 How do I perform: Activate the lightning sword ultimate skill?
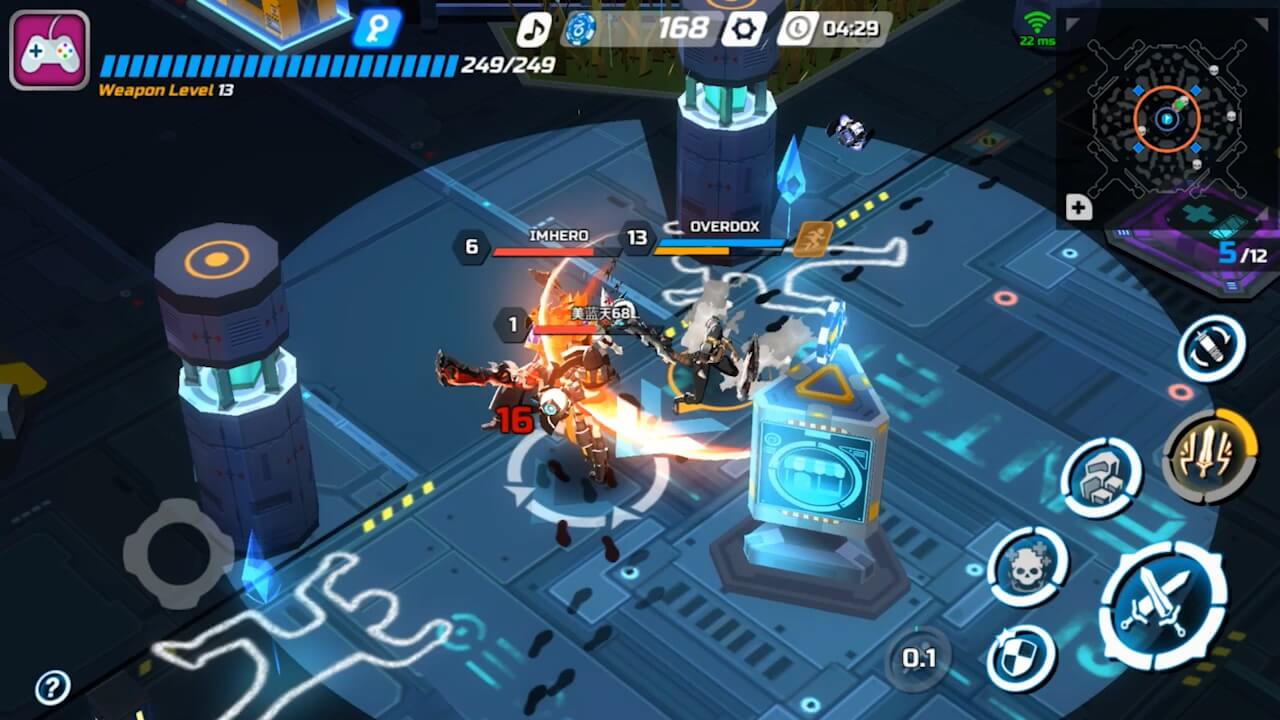tap(1209, 456)
